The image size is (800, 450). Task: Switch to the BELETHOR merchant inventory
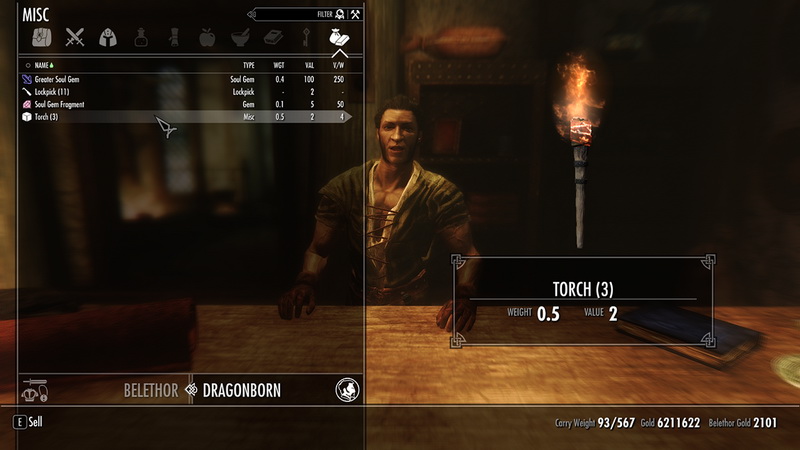point(150,390)
